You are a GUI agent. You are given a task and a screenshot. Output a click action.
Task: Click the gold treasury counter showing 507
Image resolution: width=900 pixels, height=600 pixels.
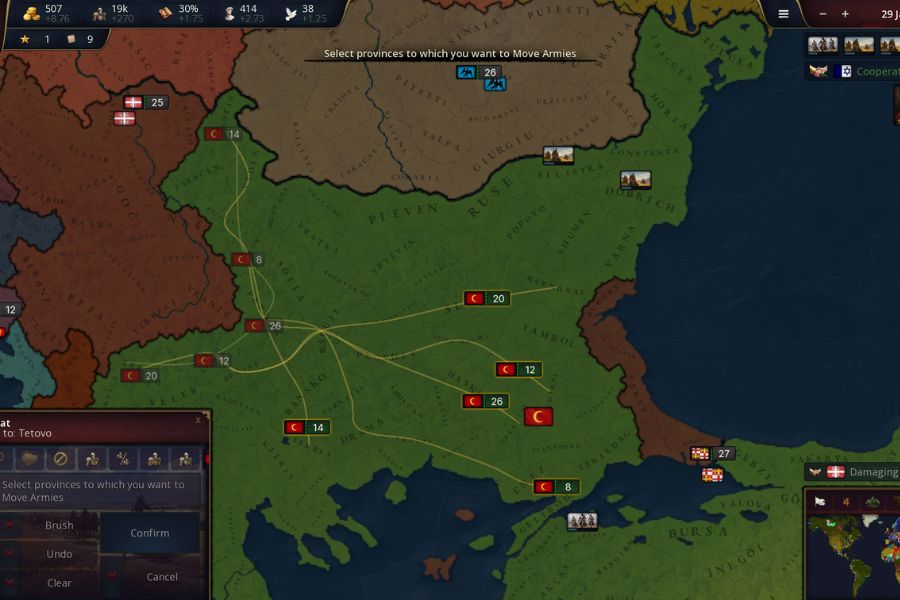(45, 13)
